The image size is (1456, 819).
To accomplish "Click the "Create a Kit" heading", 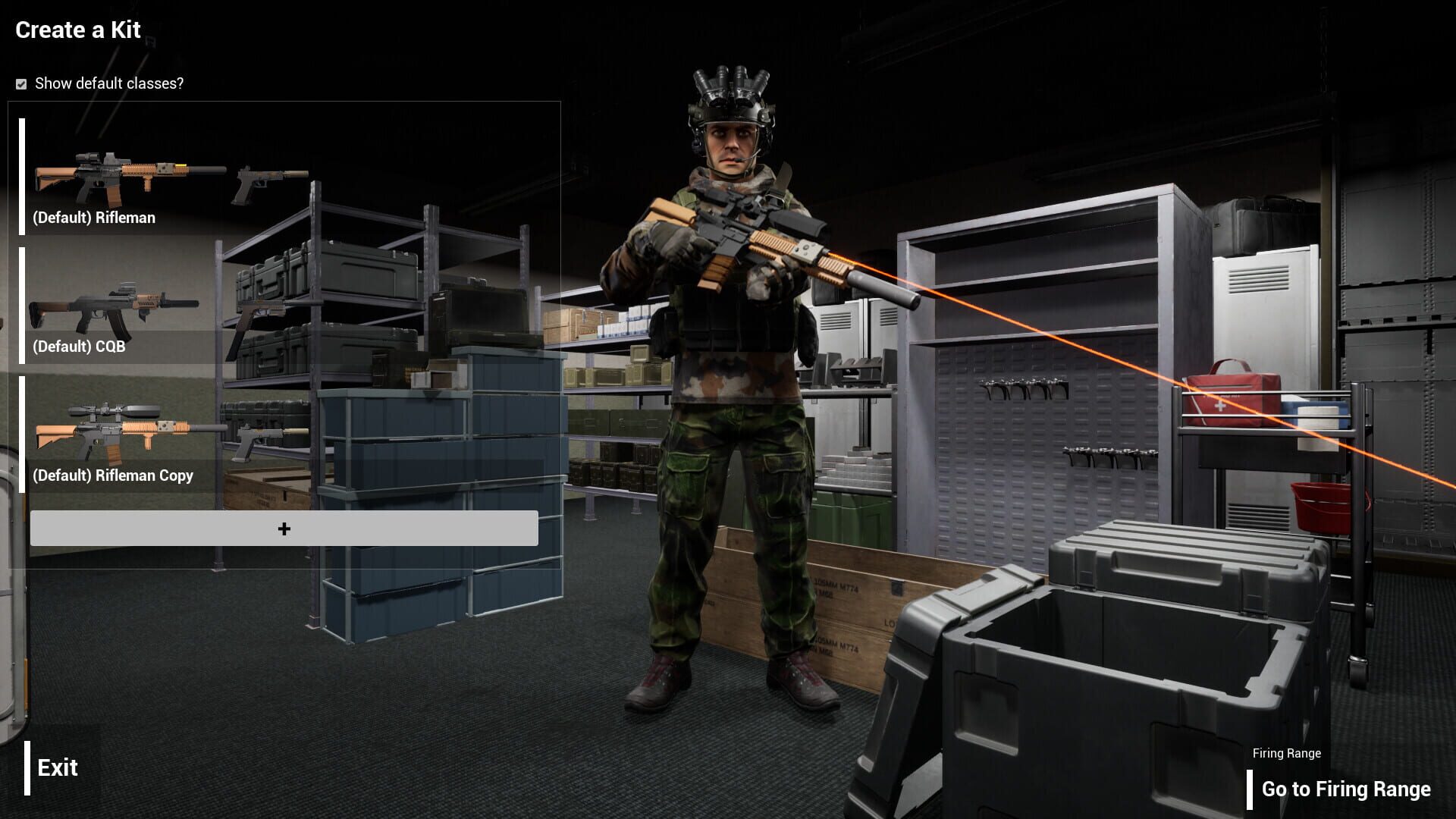I will pyautogui.click(x=77, y=30).
